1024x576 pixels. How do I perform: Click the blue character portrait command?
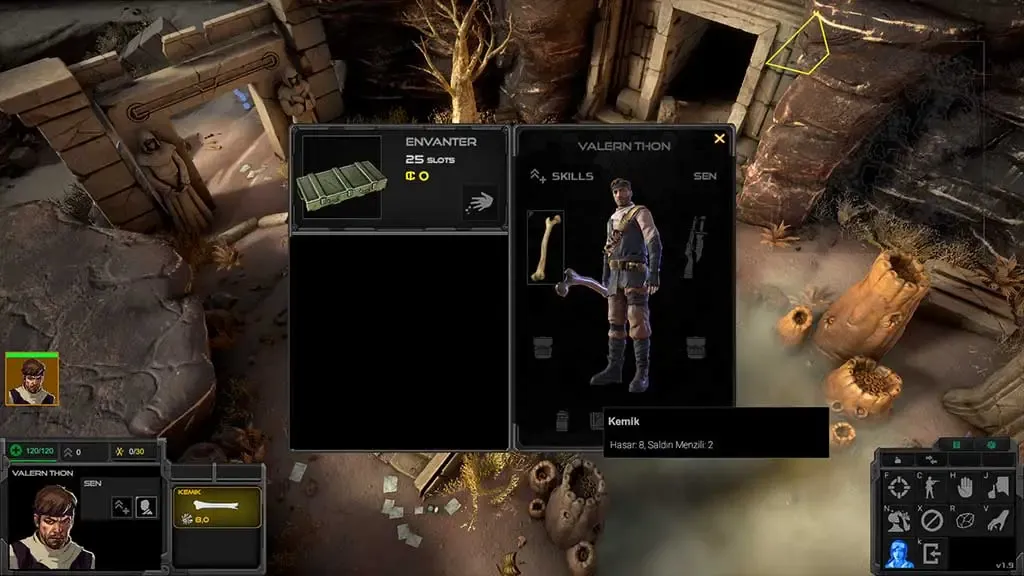(x=899, y=552)
